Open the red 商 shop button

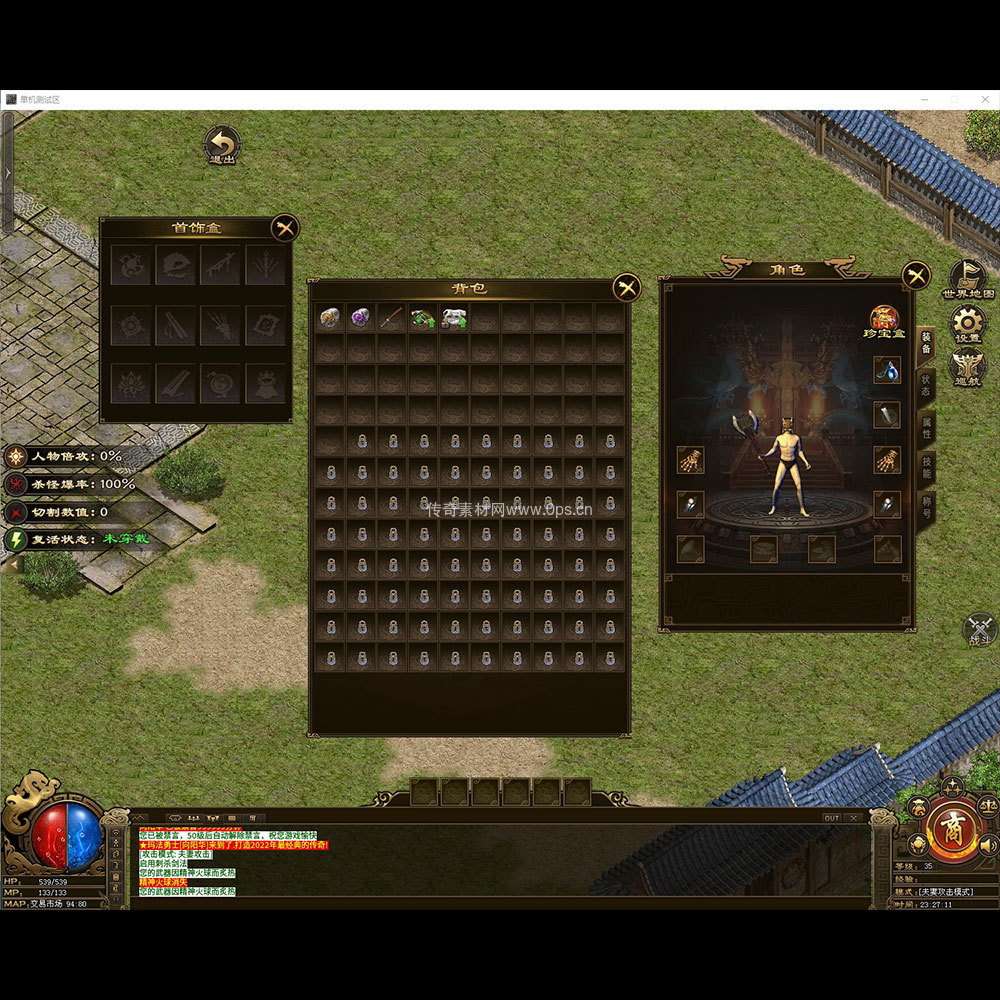[x=952, y=830]
